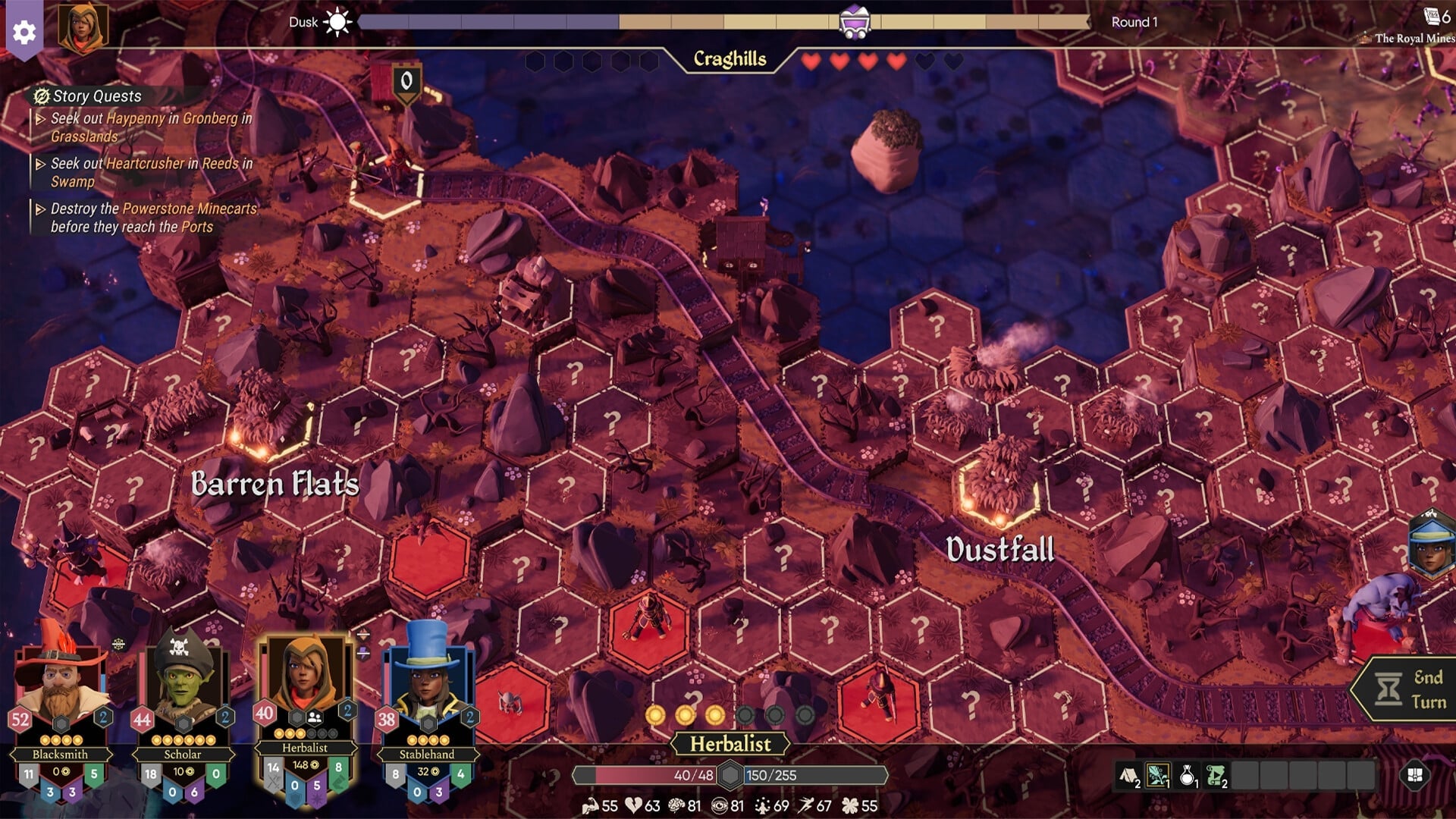Expand the Story Quests panel header

tap(89, 96)
